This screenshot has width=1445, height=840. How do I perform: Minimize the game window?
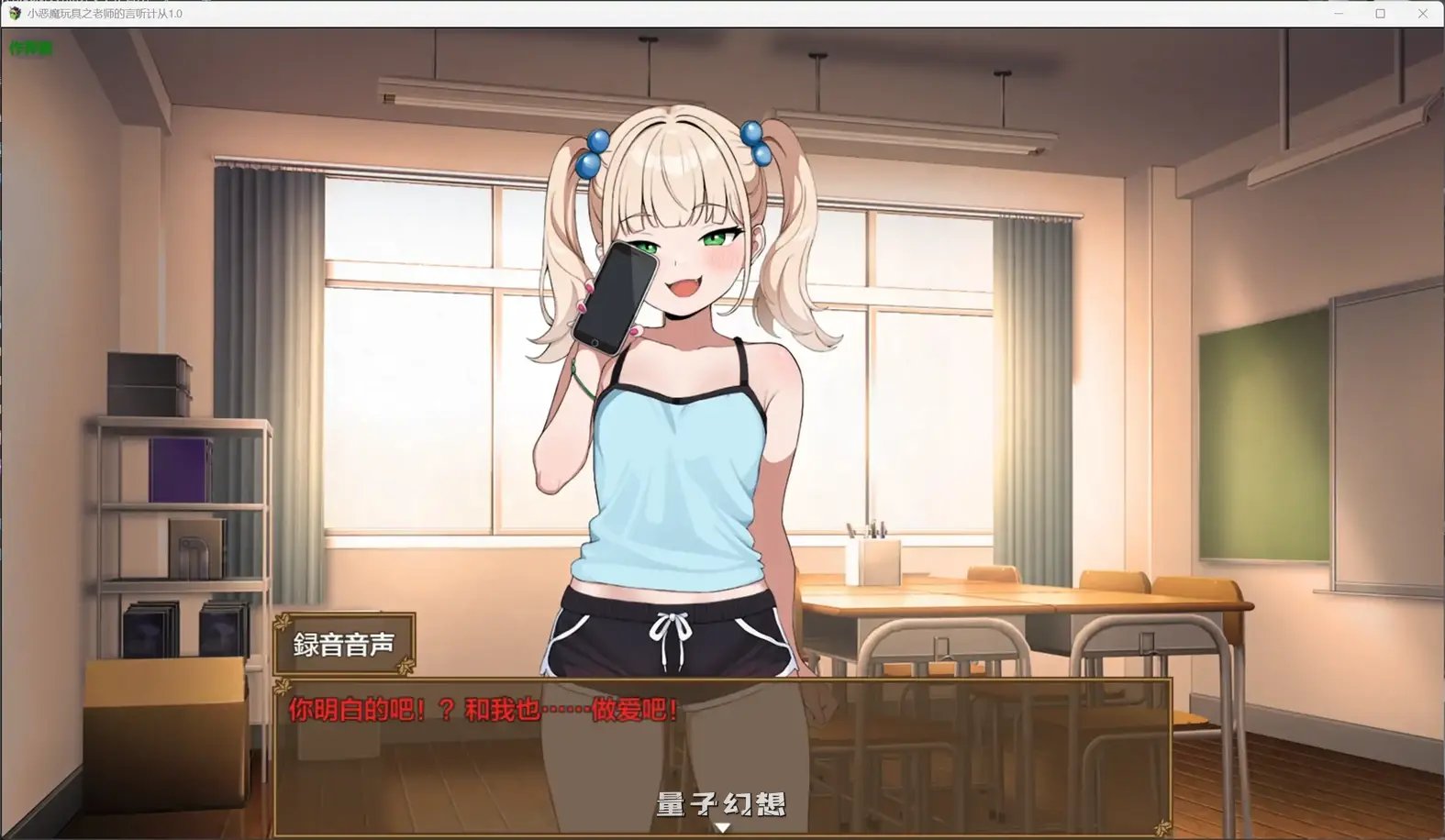1338,14
